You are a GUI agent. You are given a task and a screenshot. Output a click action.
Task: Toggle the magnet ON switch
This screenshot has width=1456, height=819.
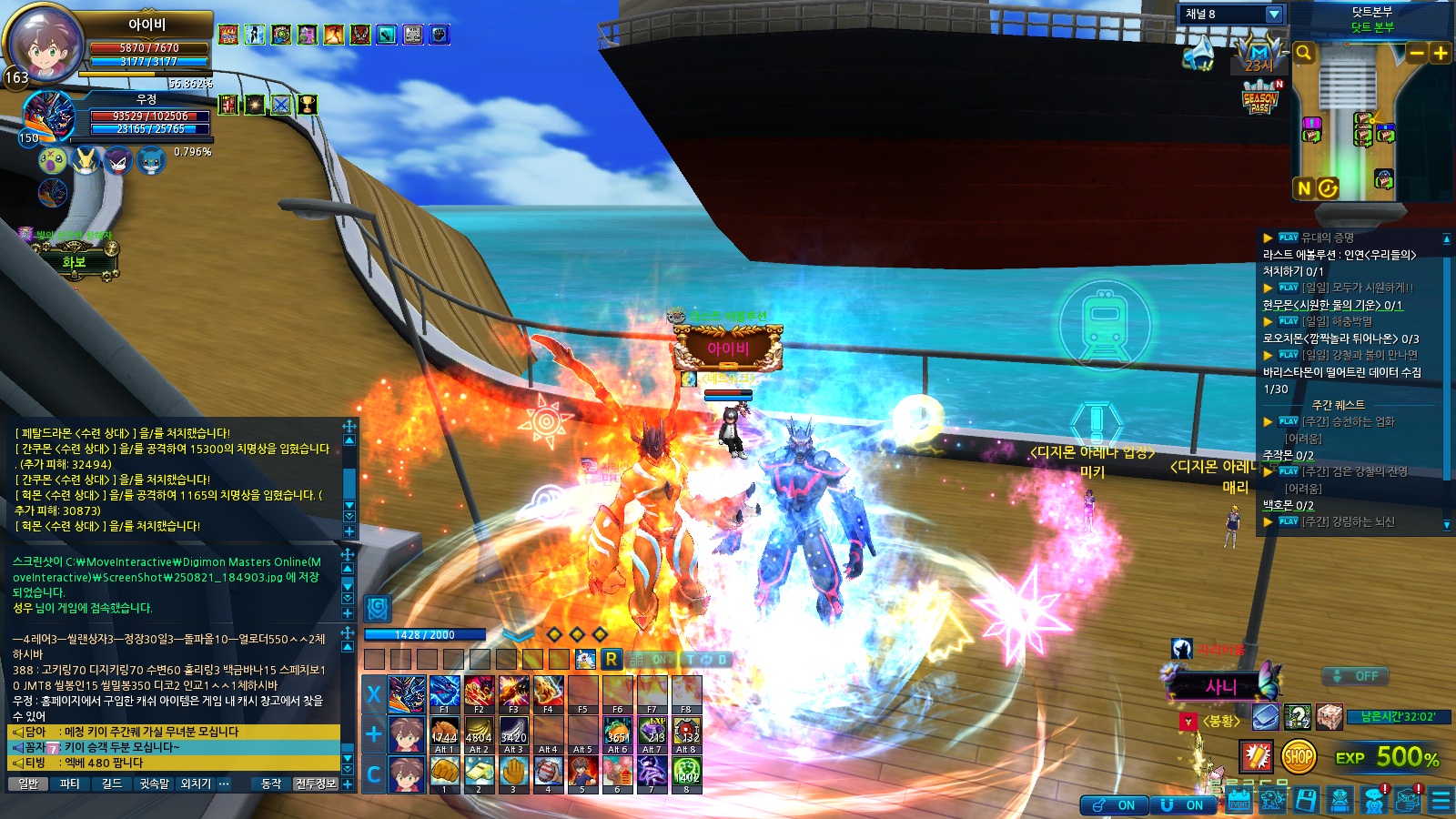tap(1184, 805)
